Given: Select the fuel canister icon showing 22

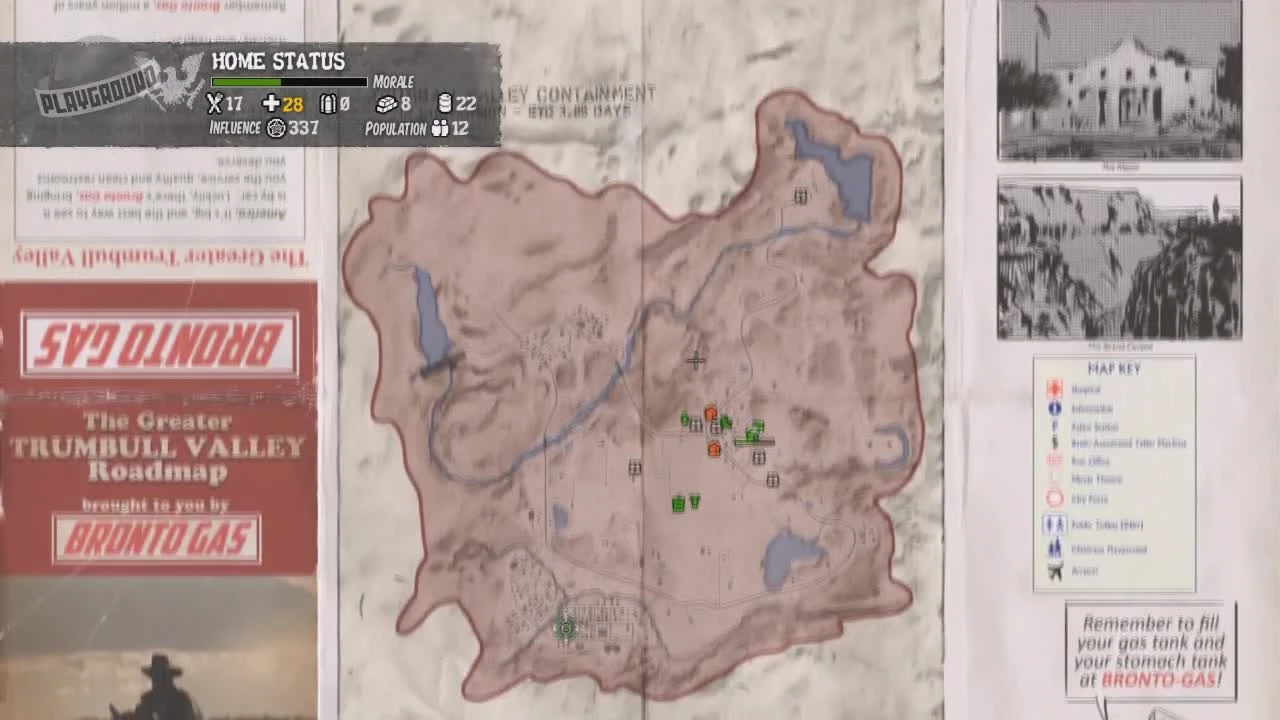Looking at the screenshot, I should point(445,103).
